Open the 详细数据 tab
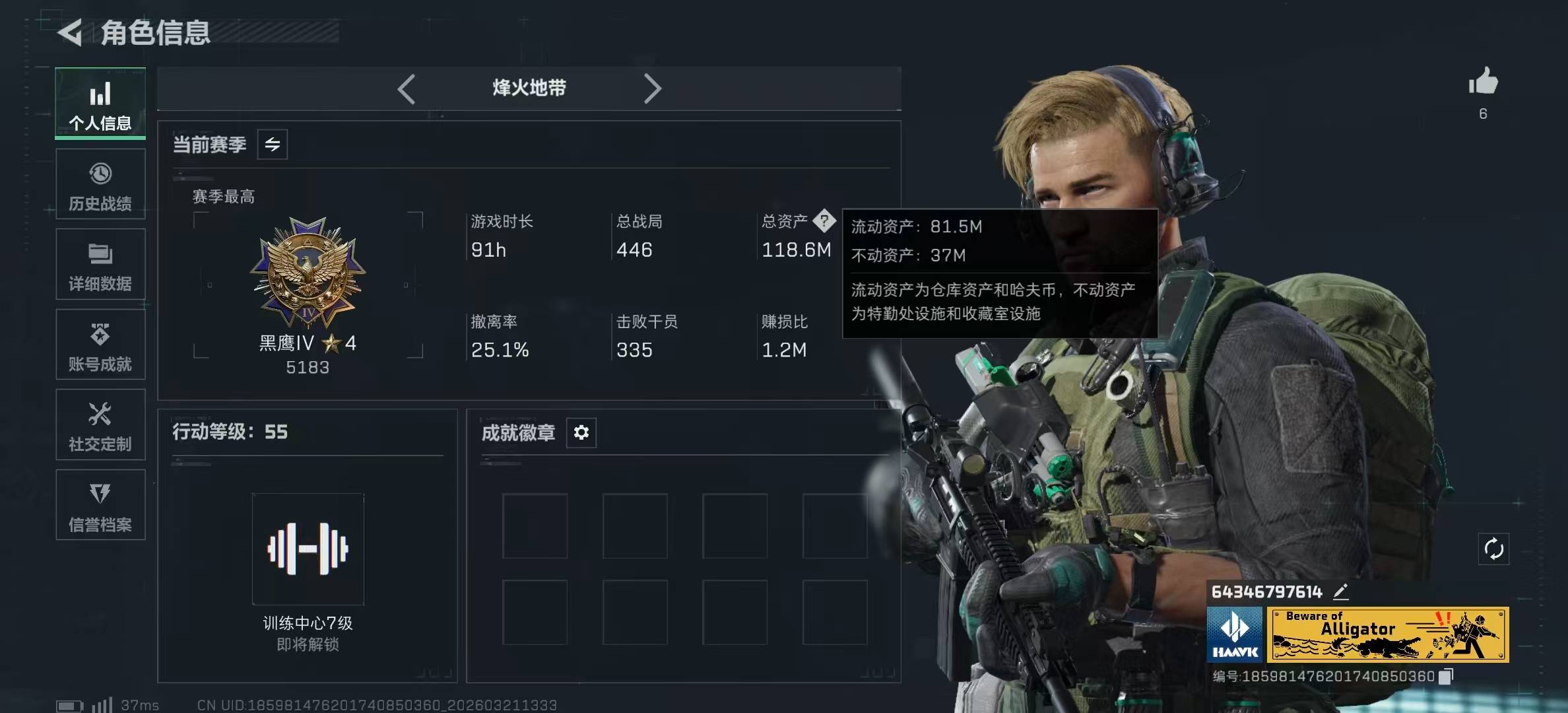The image size is (1568, 713). tap(100, 265)
